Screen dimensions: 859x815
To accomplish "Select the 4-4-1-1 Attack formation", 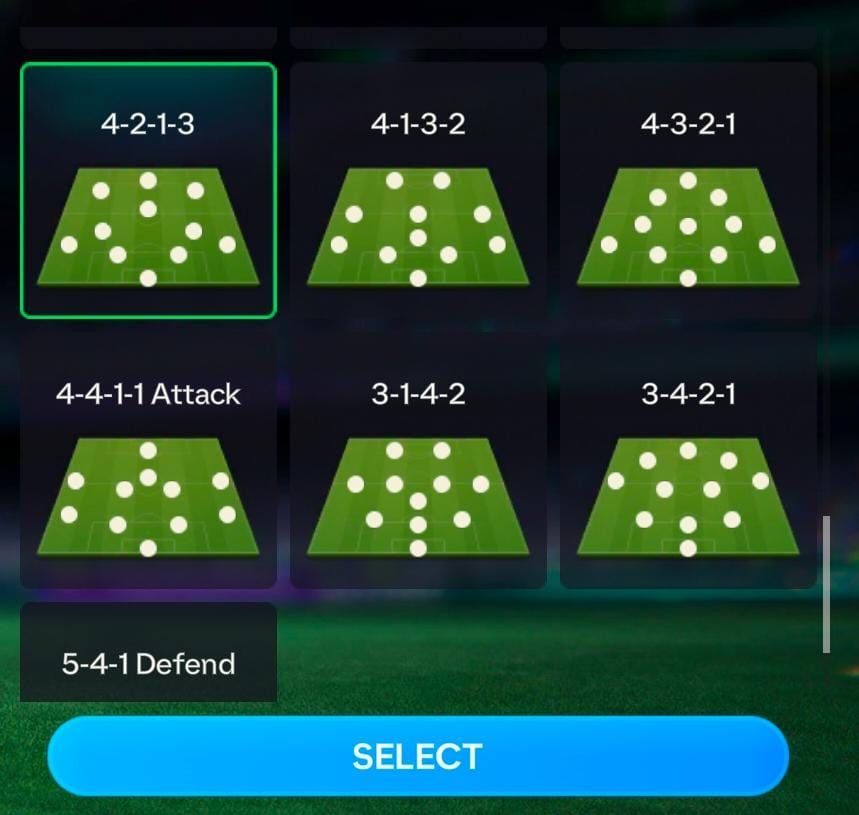I will 148,460.
